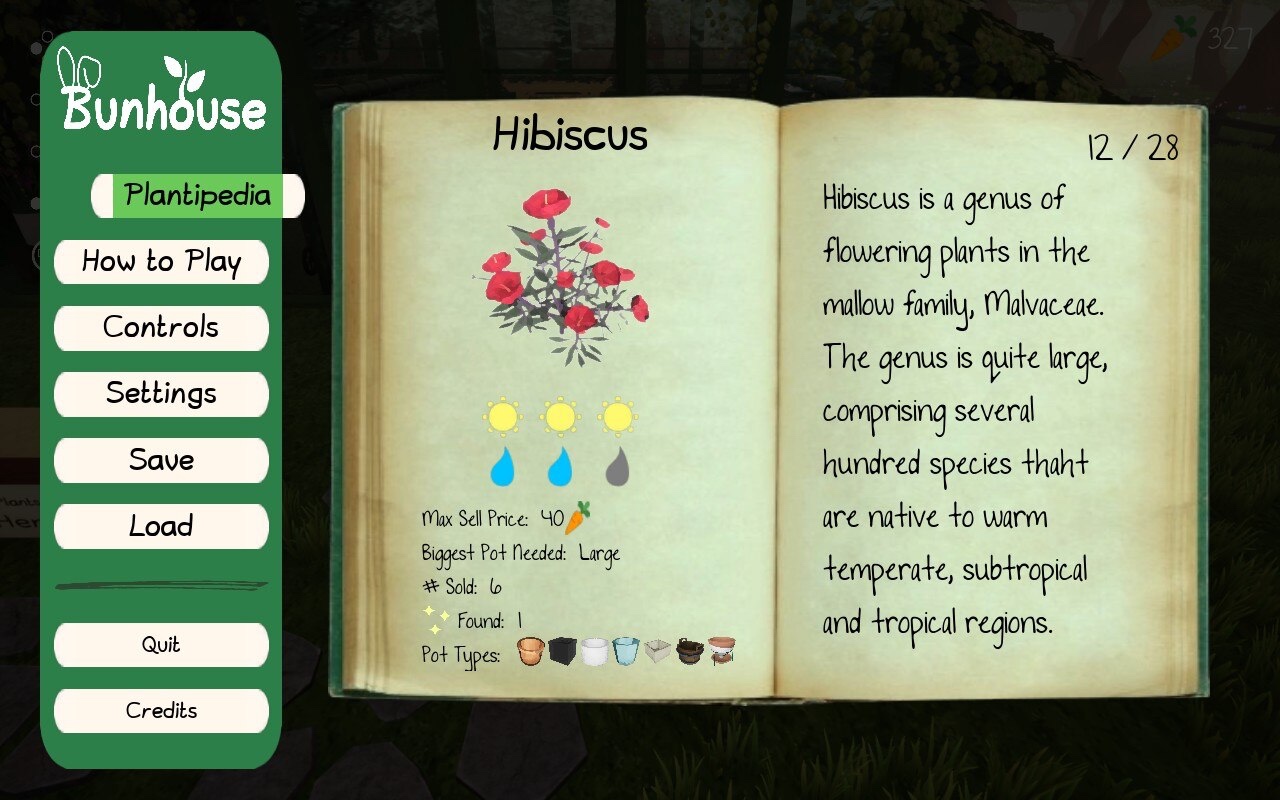Viewport: 1280px width, 800px height.
Task: Show the Controls screen
Action: (x=161, y=328)
